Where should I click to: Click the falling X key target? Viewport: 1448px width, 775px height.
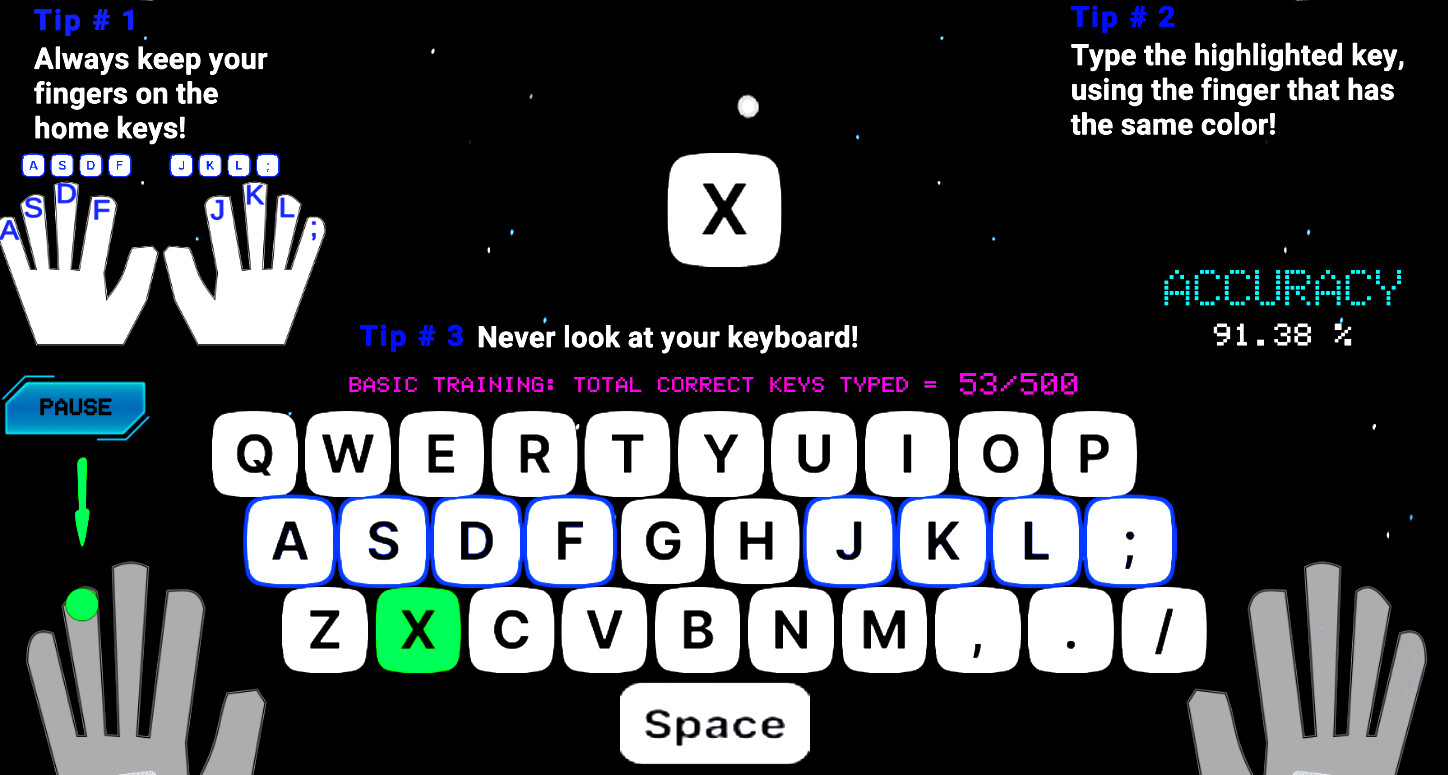coord(723,211)
